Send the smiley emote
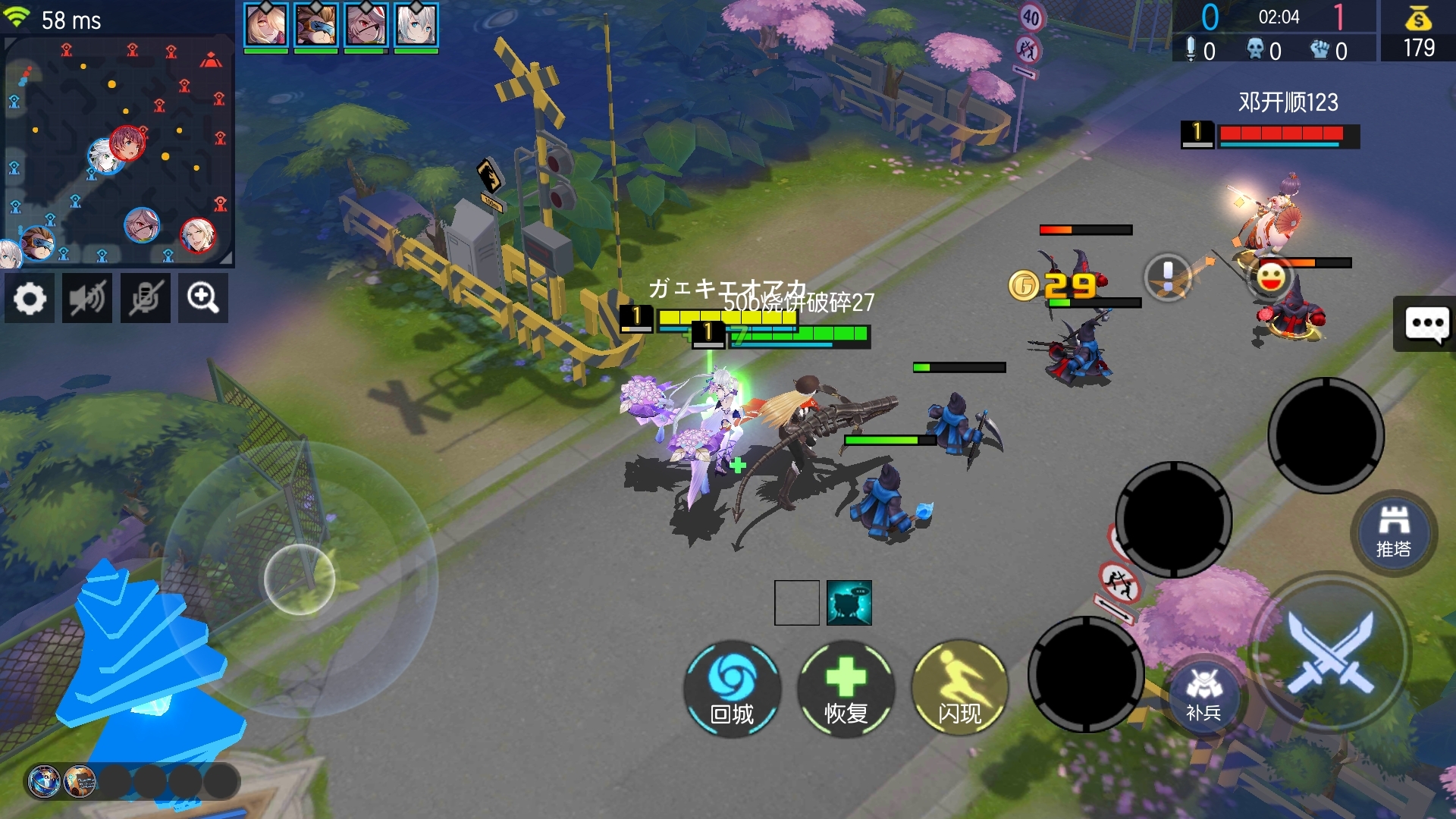Viewport: 1456px width, 819px height. pos(1271,277)
